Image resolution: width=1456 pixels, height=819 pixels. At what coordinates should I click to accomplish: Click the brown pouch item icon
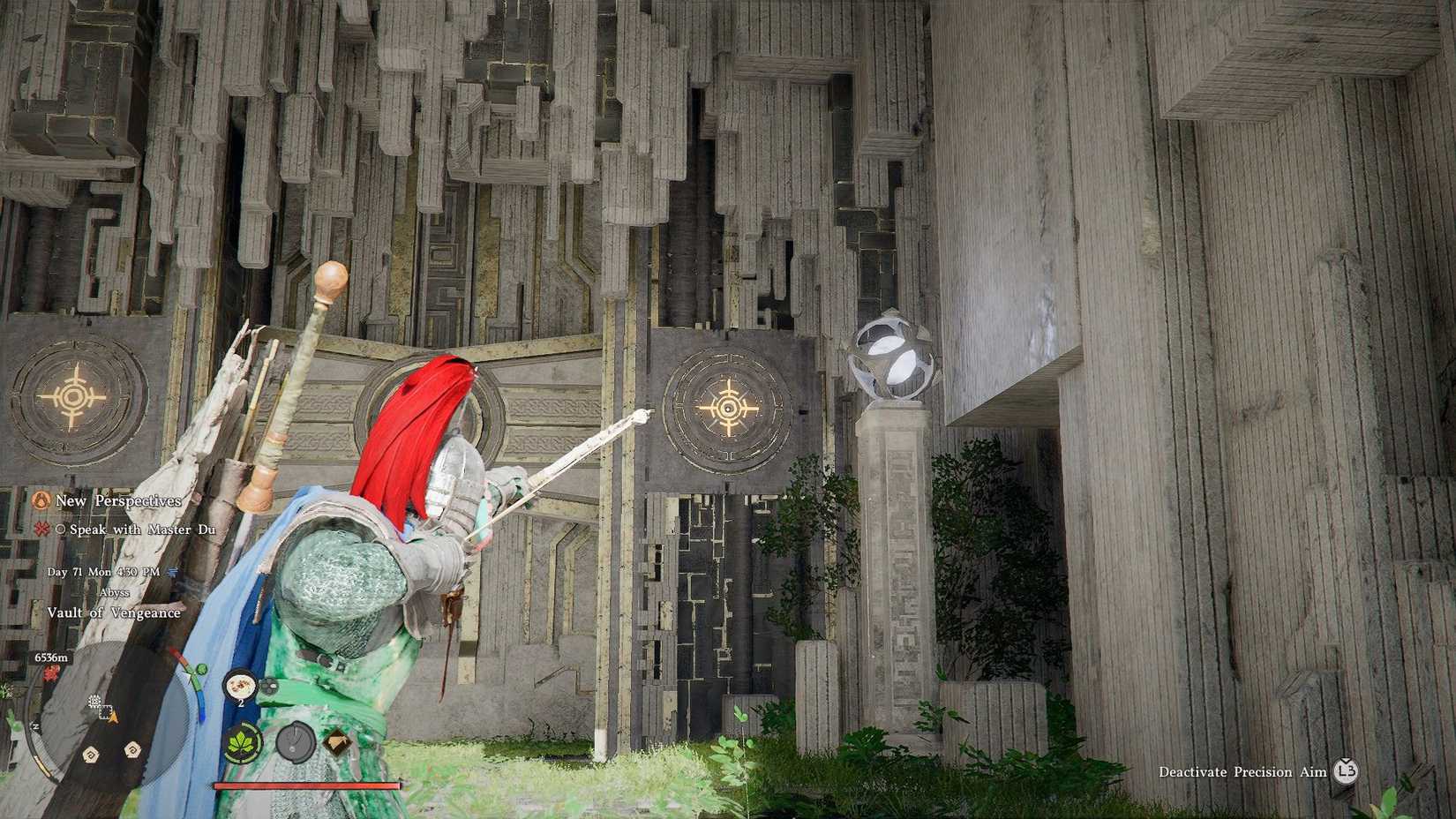coord(335,741)
